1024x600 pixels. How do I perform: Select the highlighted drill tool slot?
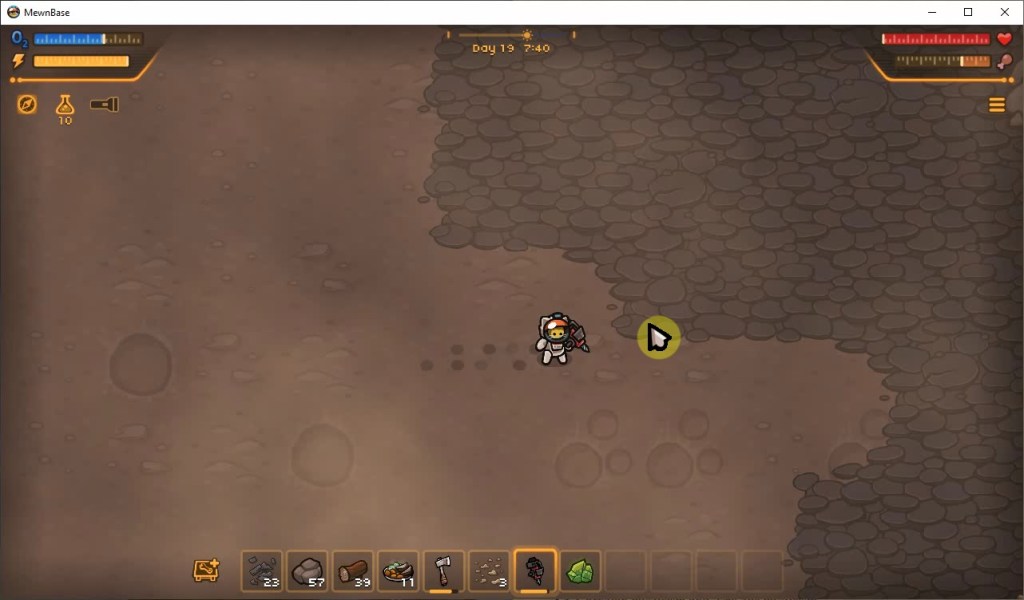[x=535, y=571]
